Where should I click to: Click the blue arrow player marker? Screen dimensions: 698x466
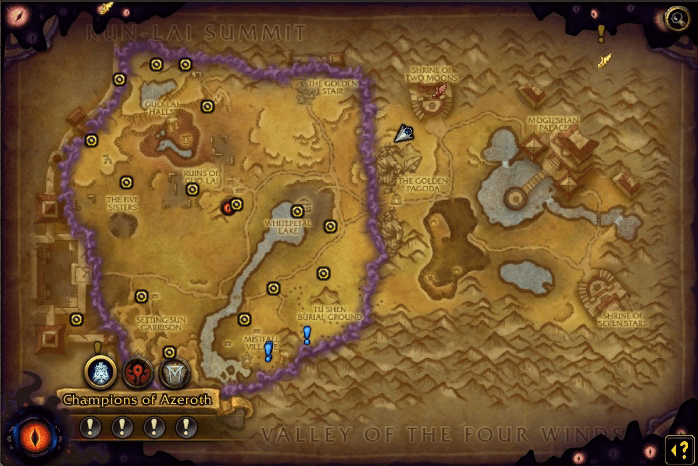pyautogui.click(x=403, y=132)
